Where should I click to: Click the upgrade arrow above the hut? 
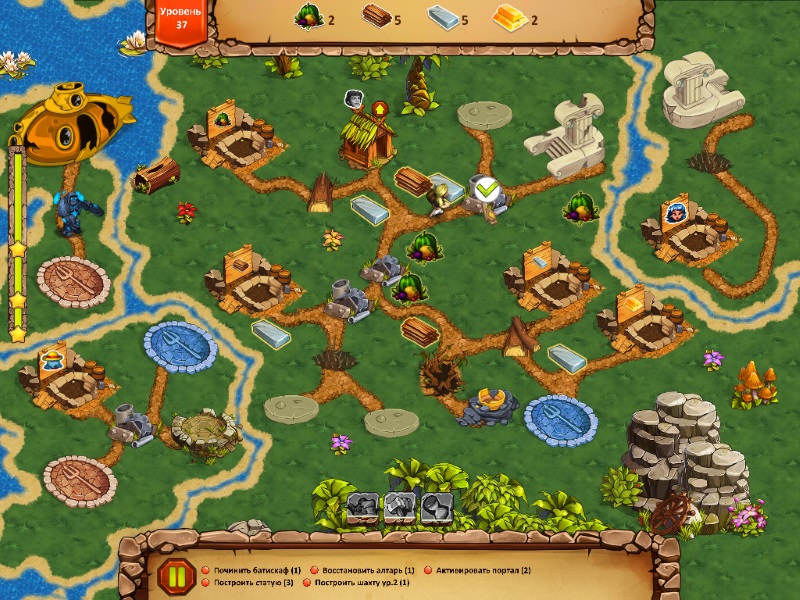(x=380, y=108)
